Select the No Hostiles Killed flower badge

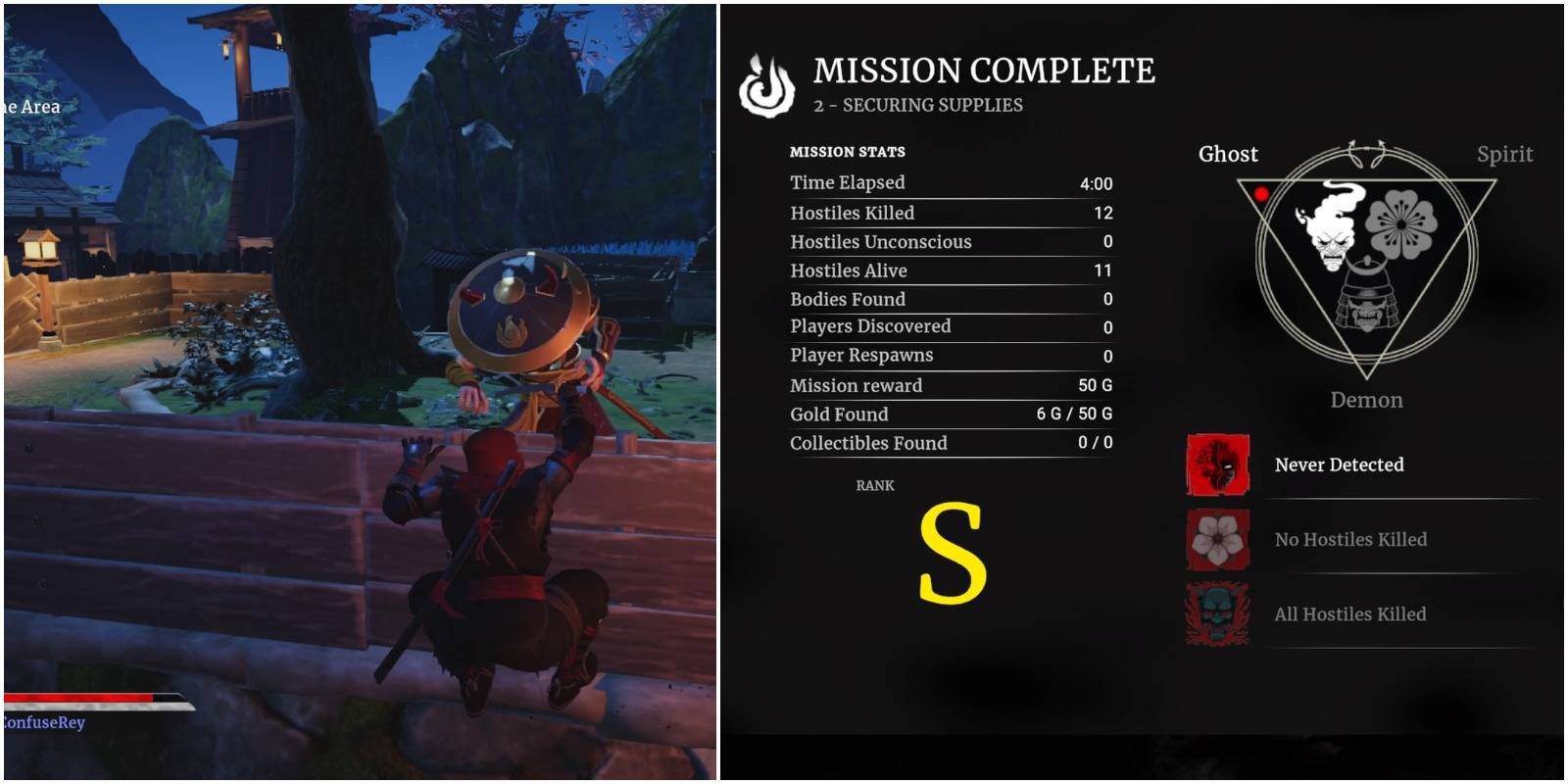[x=1216, y=540]
